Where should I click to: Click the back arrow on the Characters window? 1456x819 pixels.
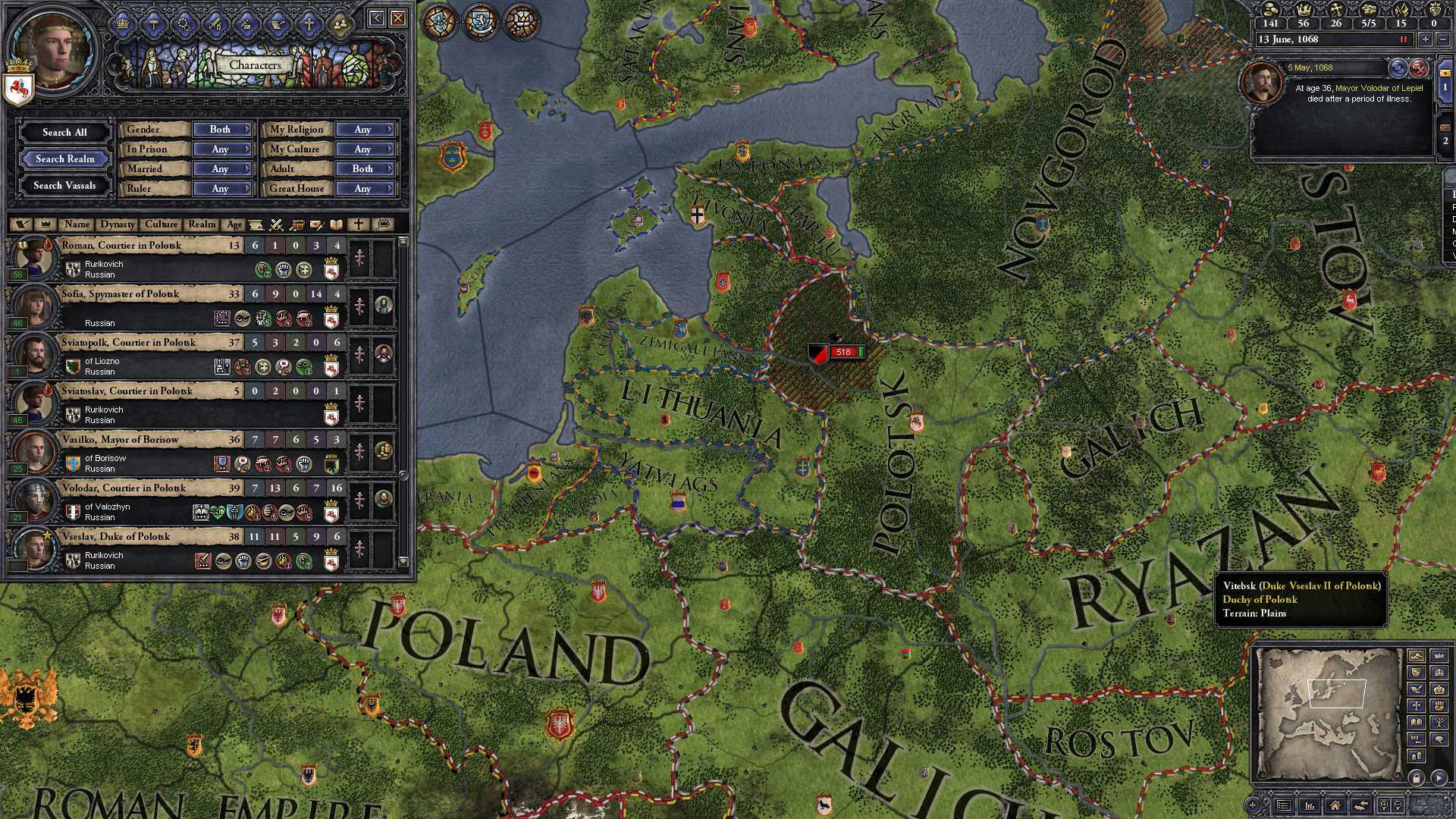(x=378, y=17)
